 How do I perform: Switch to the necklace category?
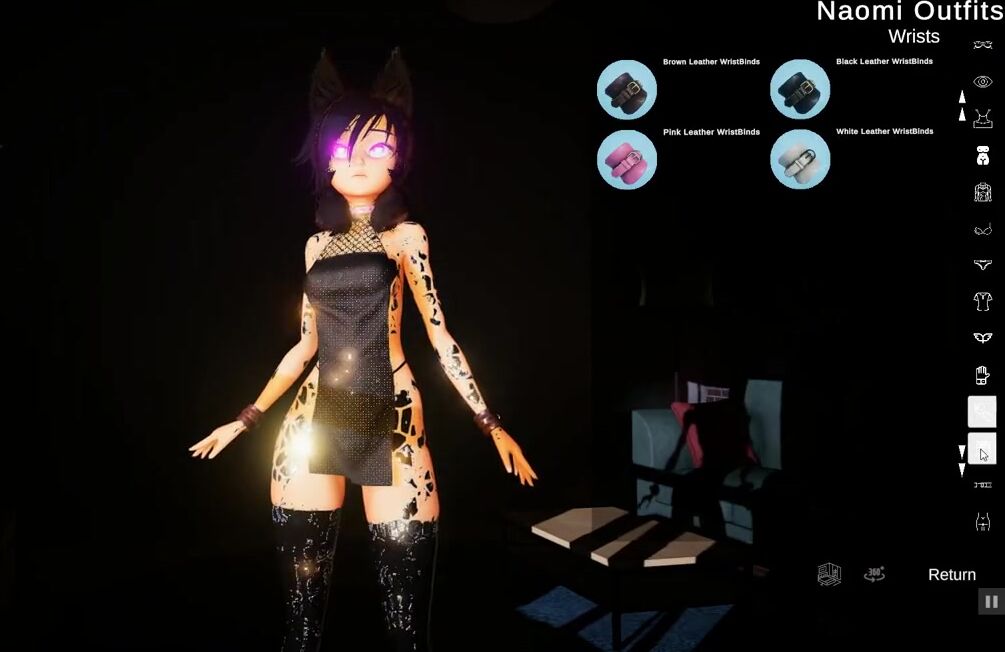click(x=982, y=119)
